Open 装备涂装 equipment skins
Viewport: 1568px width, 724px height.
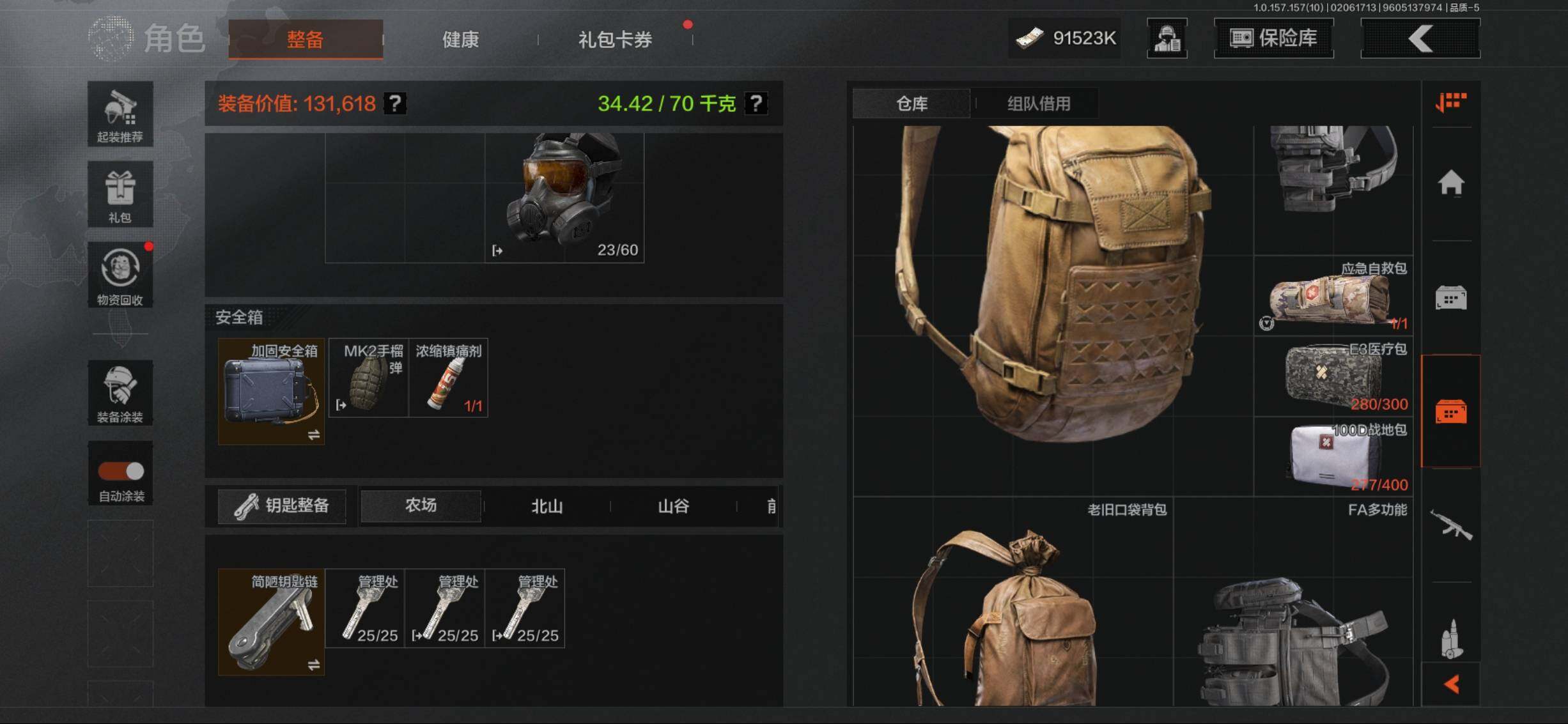coord(120,393)
